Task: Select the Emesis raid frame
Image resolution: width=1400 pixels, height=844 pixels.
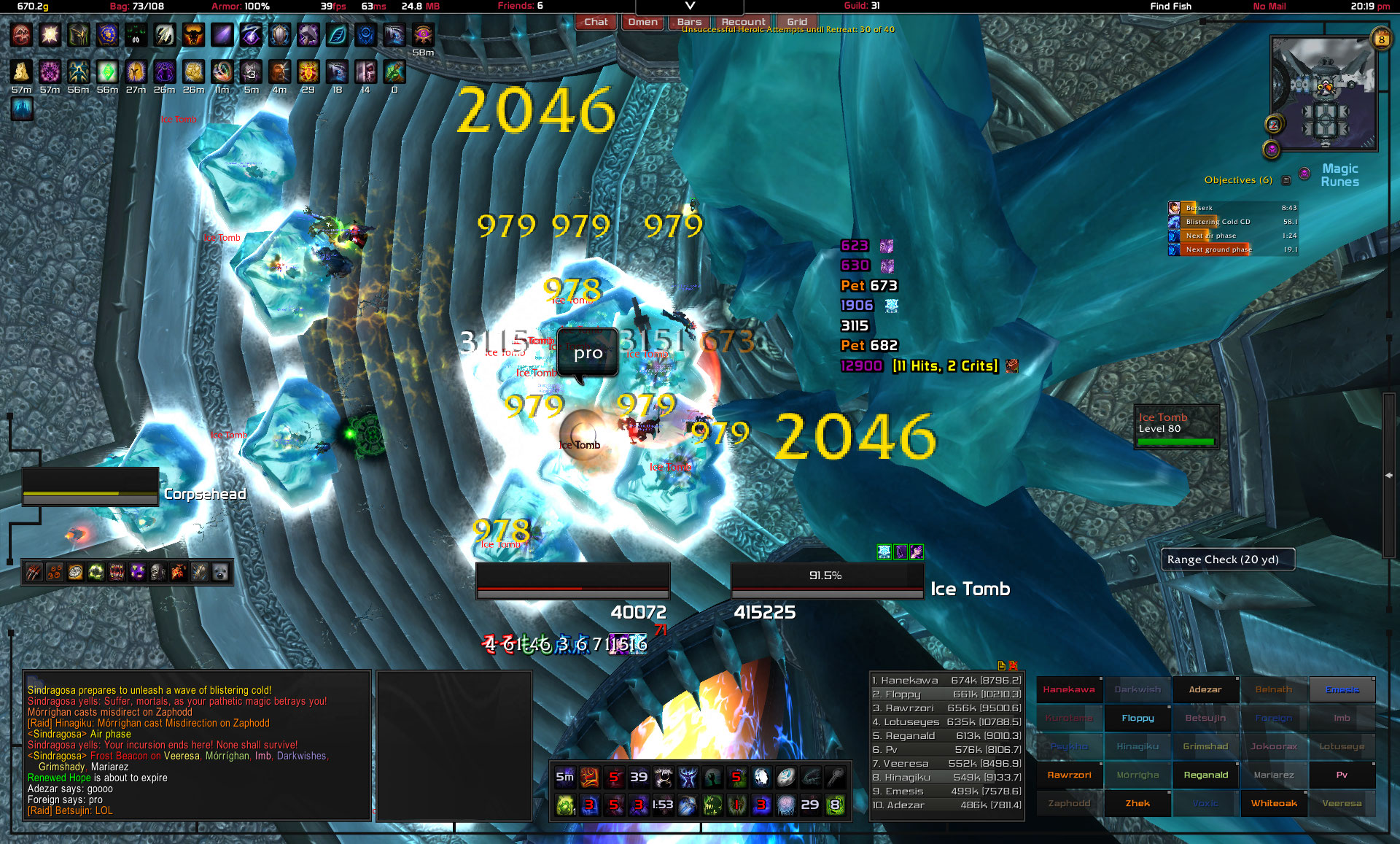Action: point(1342,689)
